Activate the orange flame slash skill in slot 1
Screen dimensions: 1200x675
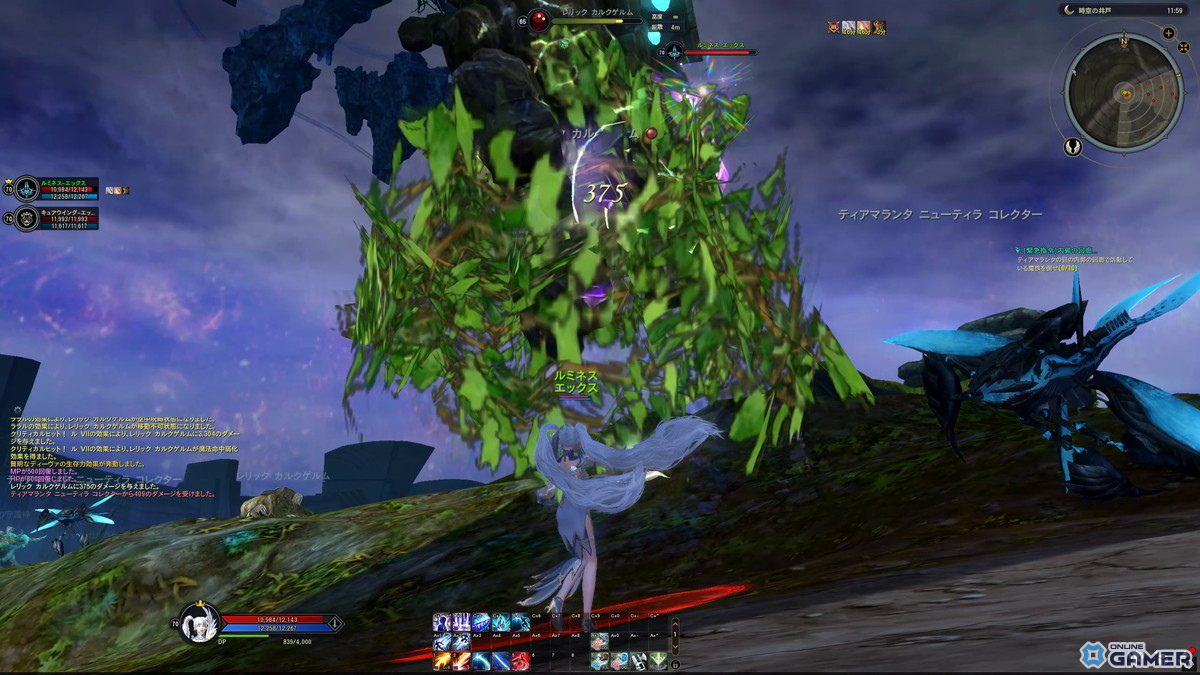click(441, 661)
